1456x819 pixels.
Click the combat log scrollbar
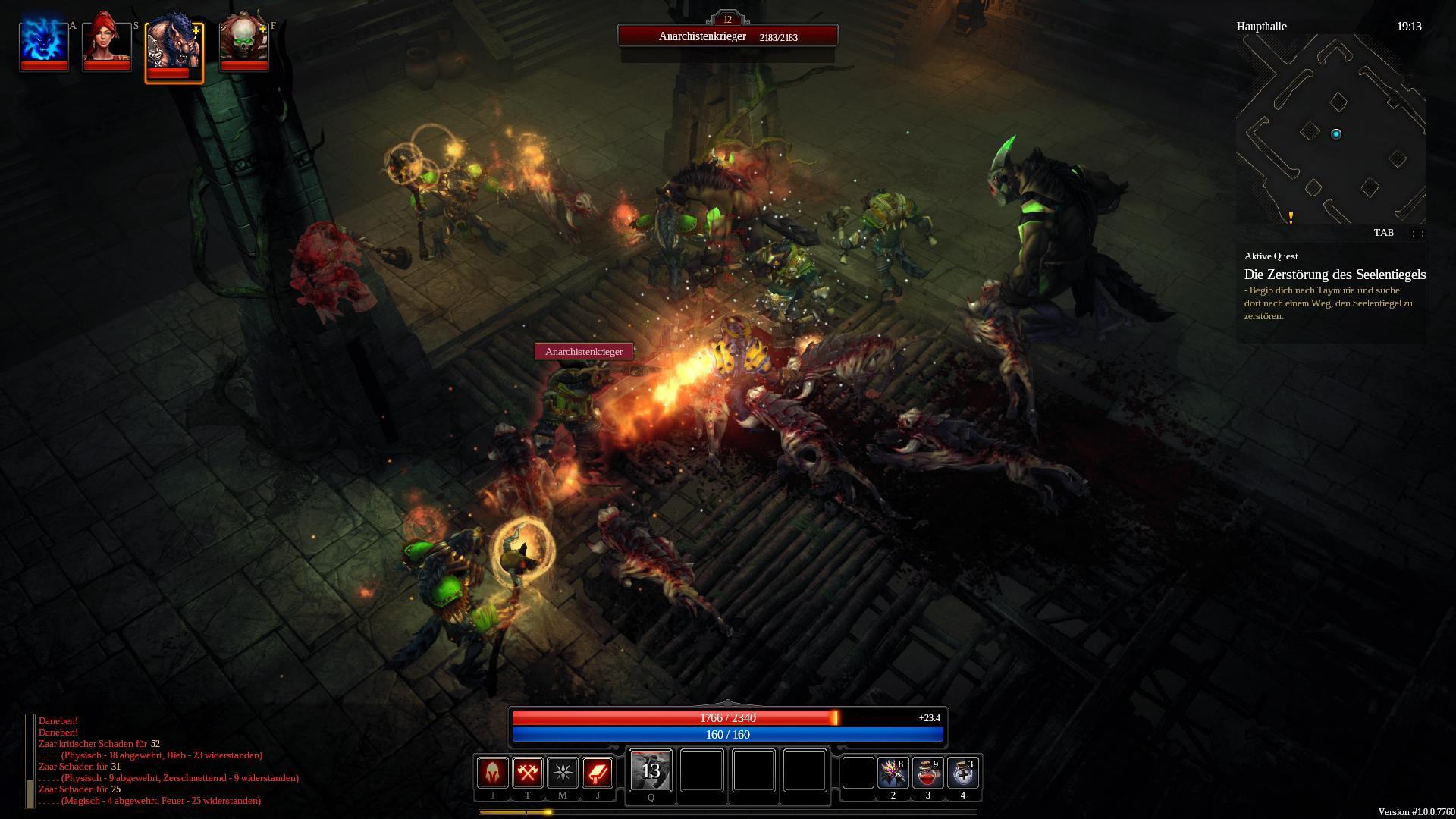(x=30, y=761)
